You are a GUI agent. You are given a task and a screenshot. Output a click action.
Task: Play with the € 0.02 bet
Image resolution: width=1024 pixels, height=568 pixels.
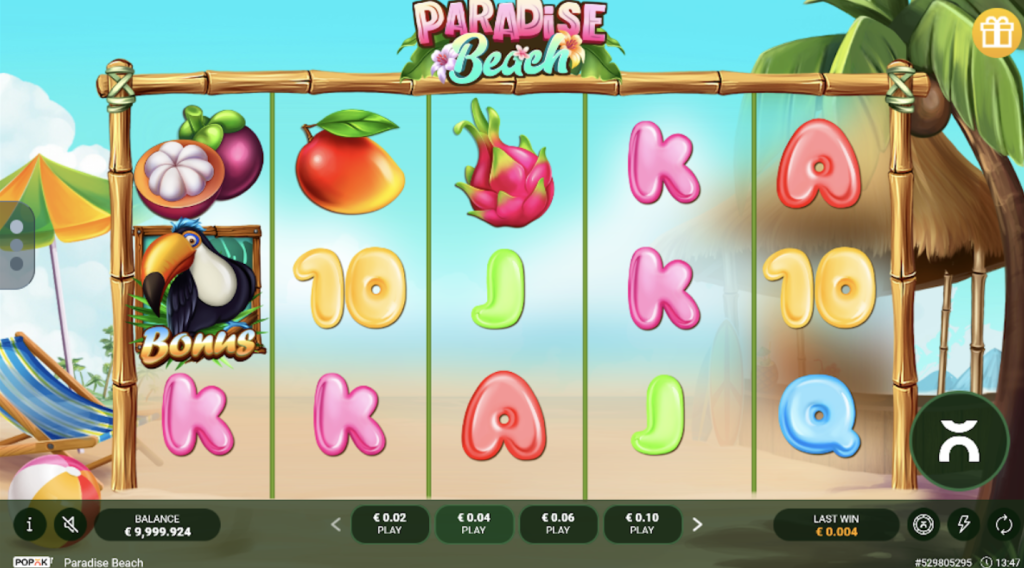[390, 524]
